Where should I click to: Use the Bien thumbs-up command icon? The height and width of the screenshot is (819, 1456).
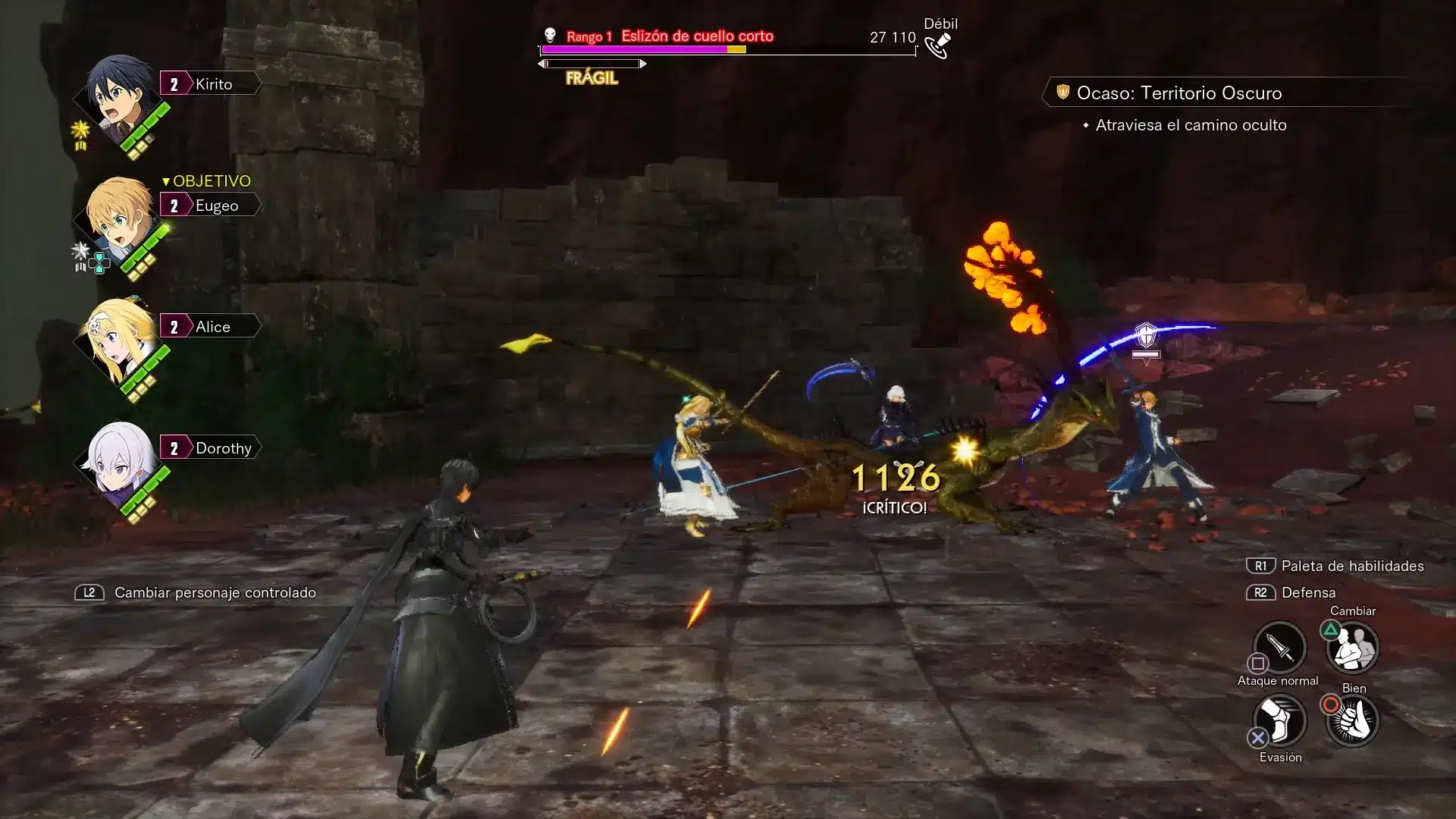click(1352, 719)
